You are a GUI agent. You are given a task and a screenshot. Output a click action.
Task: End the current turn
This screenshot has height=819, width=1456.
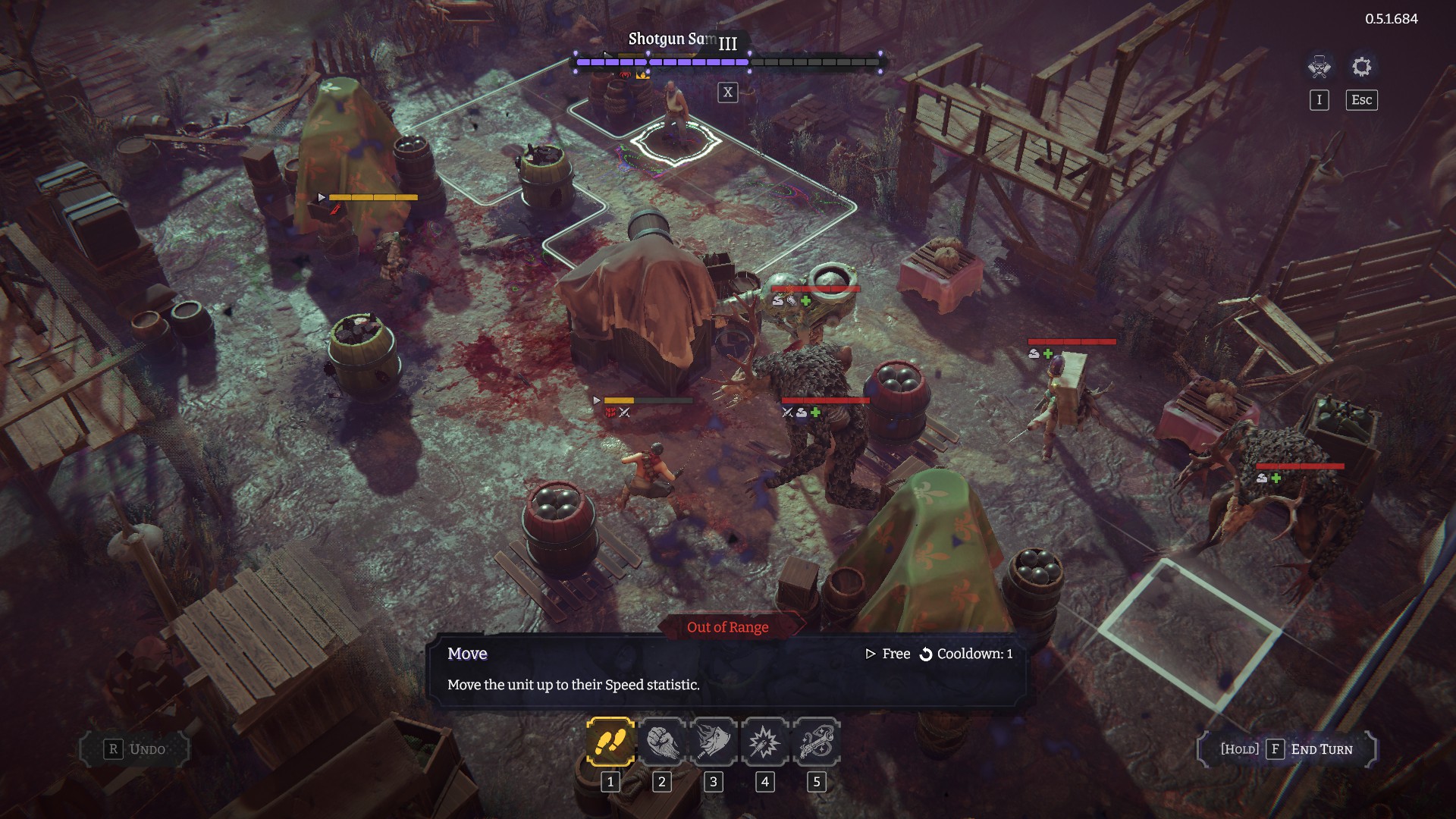[1287, 749]
